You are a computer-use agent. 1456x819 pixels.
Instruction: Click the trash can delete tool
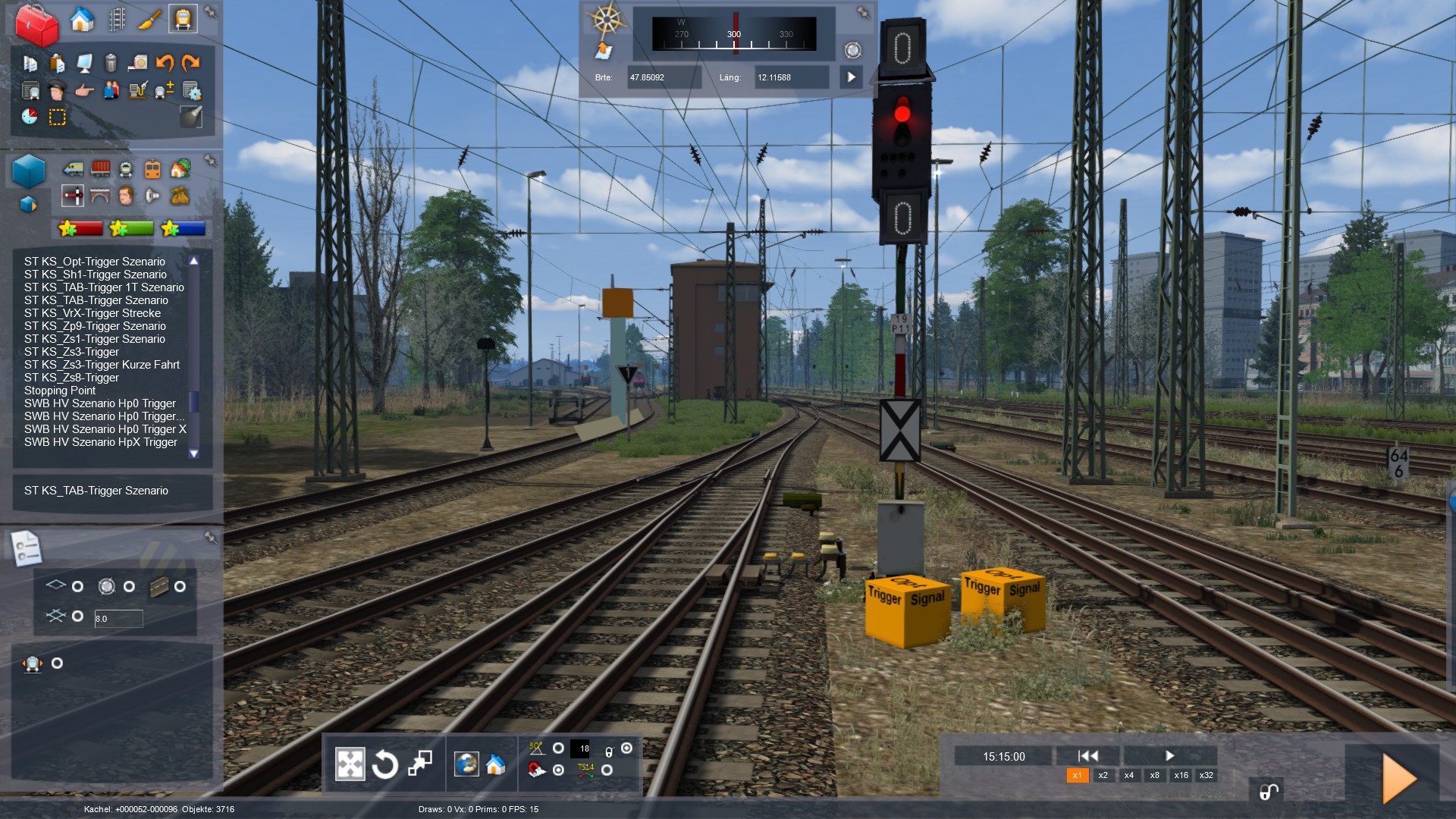pyautogui.click(x=111, y=63)
